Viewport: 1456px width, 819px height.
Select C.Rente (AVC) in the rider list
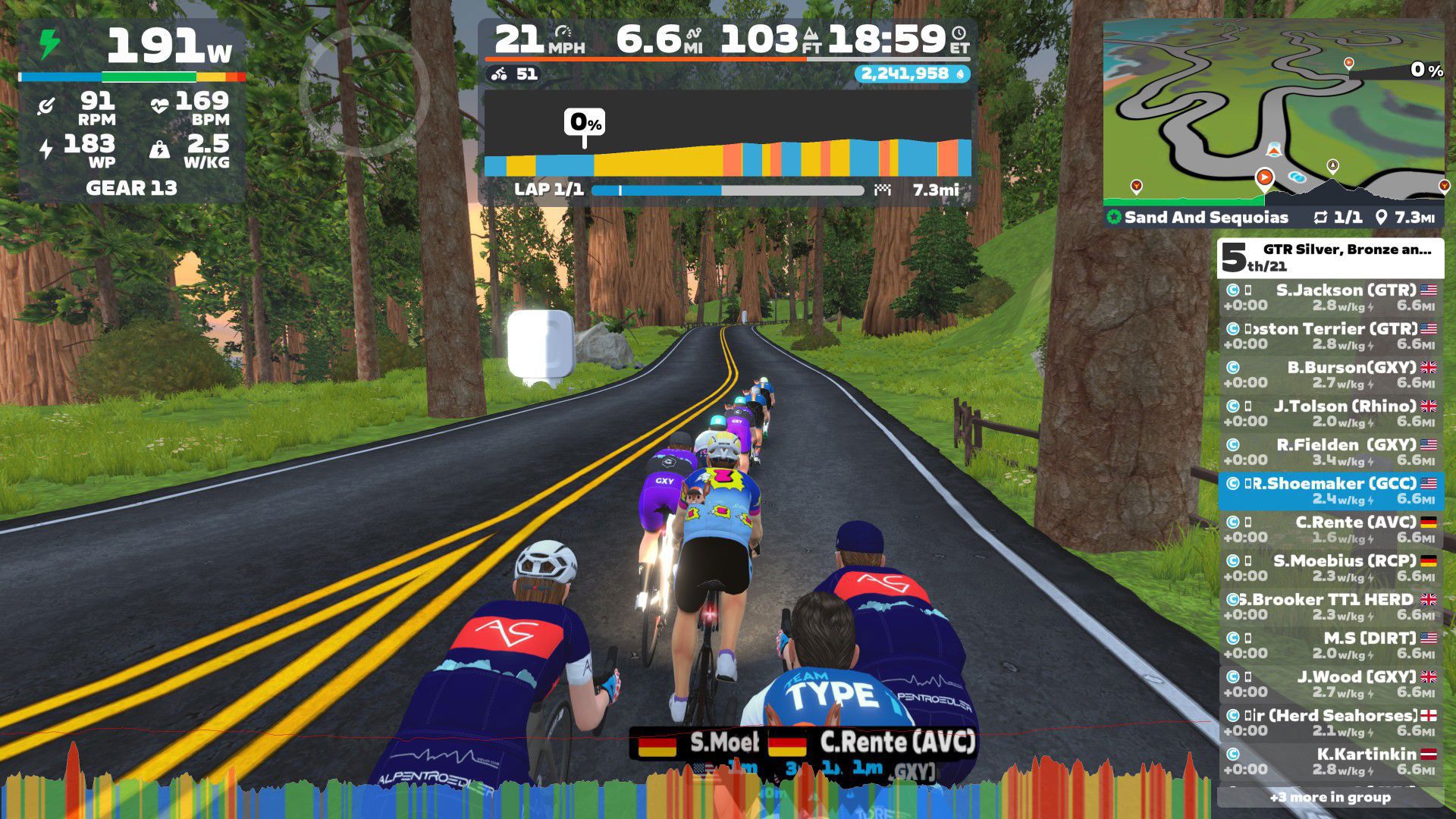[1331, 529]
